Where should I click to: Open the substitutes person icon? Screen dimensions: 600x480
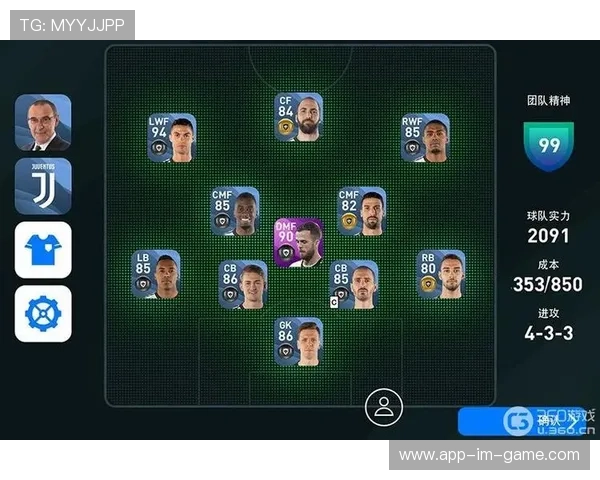coord(383,407)
